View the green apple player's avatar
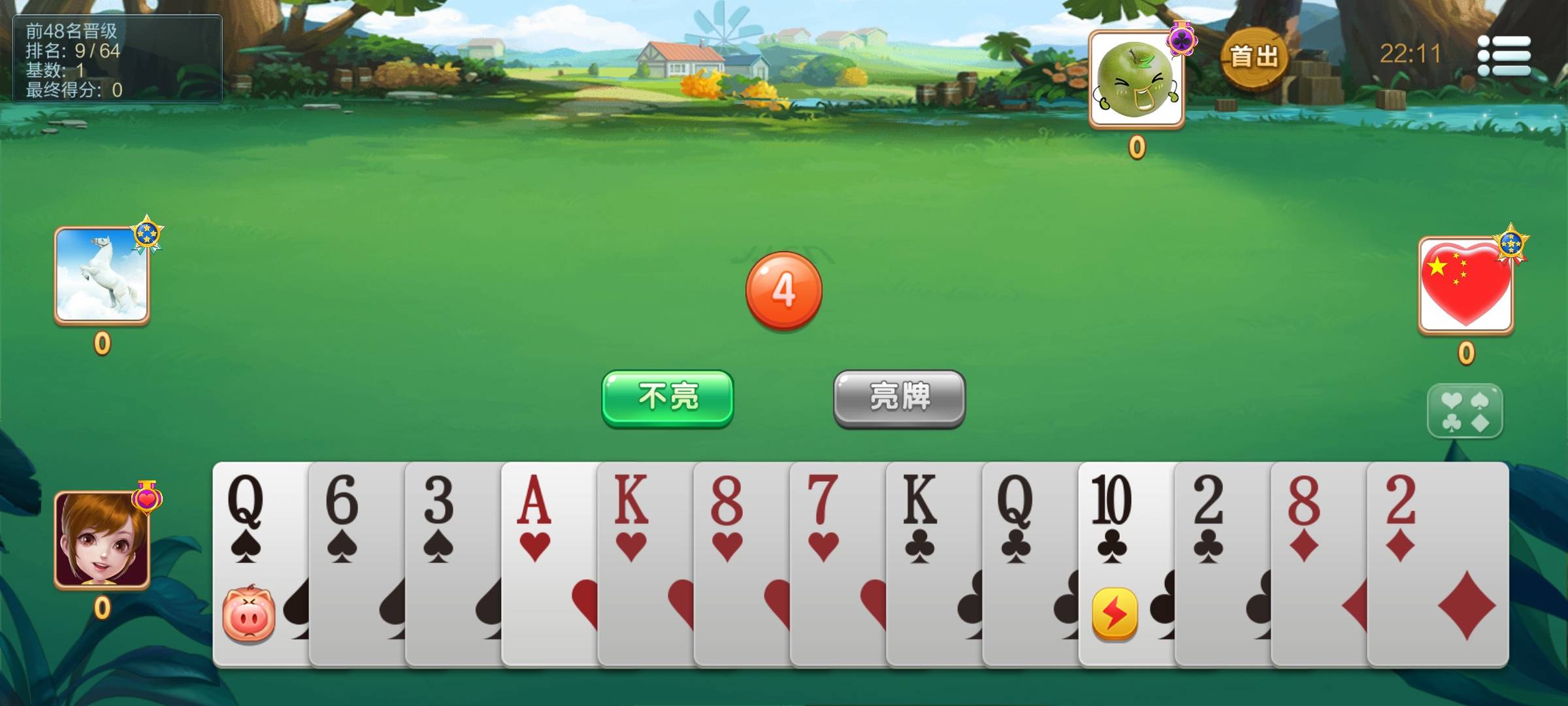The width and height of the screenshot is (1568, 706). pos(1136,78)
